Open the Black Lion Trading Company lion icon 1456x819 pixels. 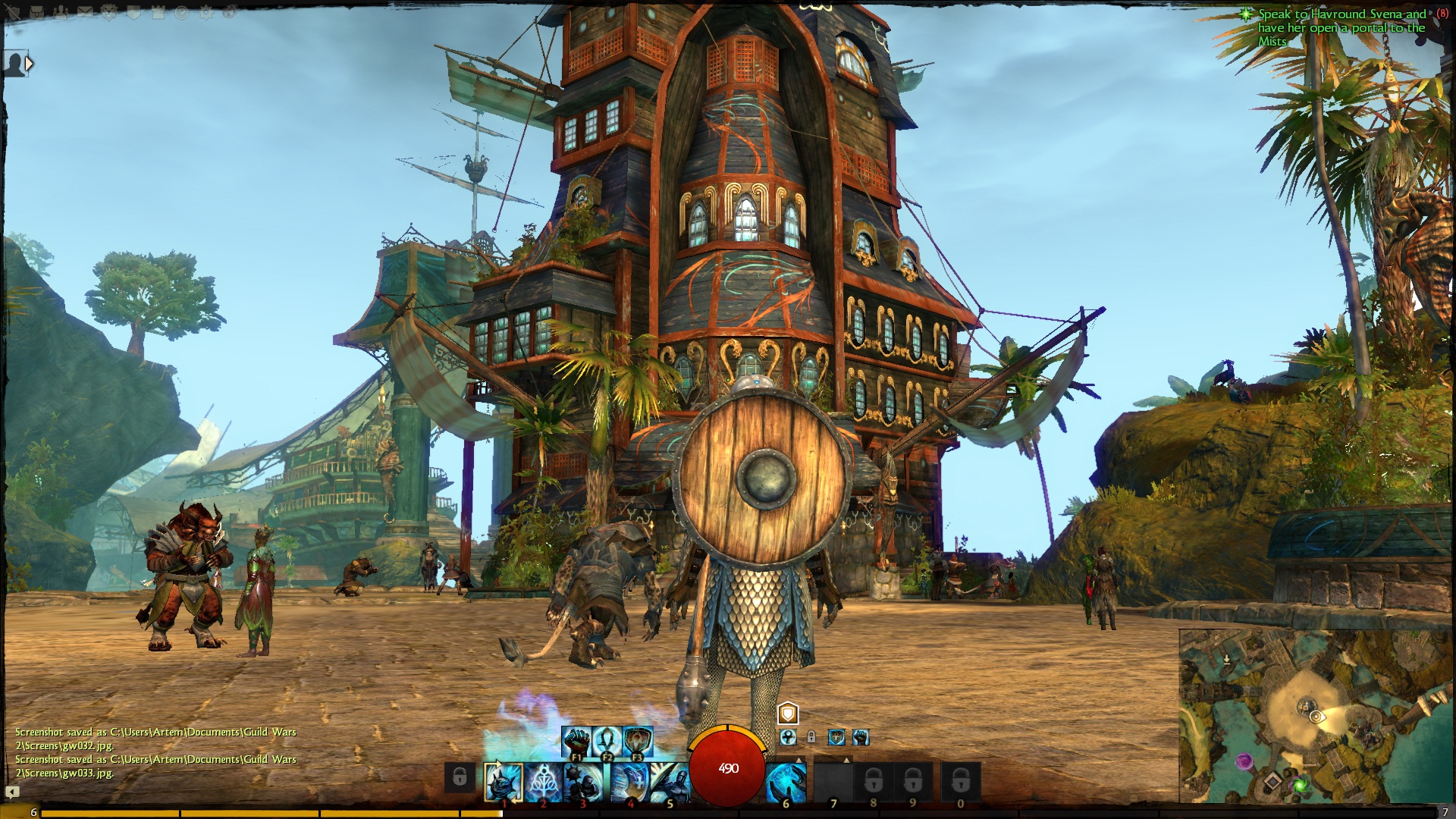(108, 13)
